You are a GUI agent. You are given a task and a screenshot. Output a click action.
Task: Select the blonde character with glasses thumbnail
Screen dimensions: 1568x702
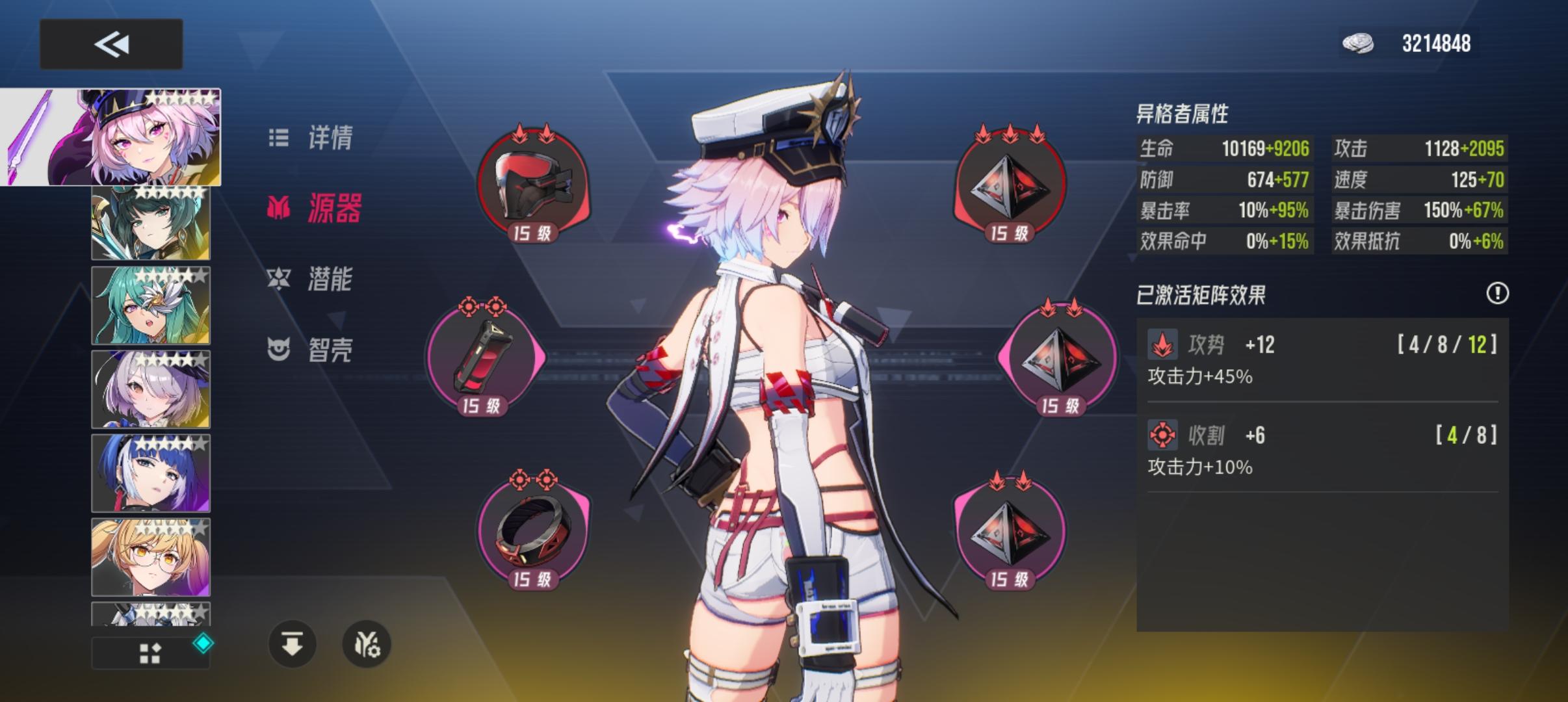[x=150, y=557]
